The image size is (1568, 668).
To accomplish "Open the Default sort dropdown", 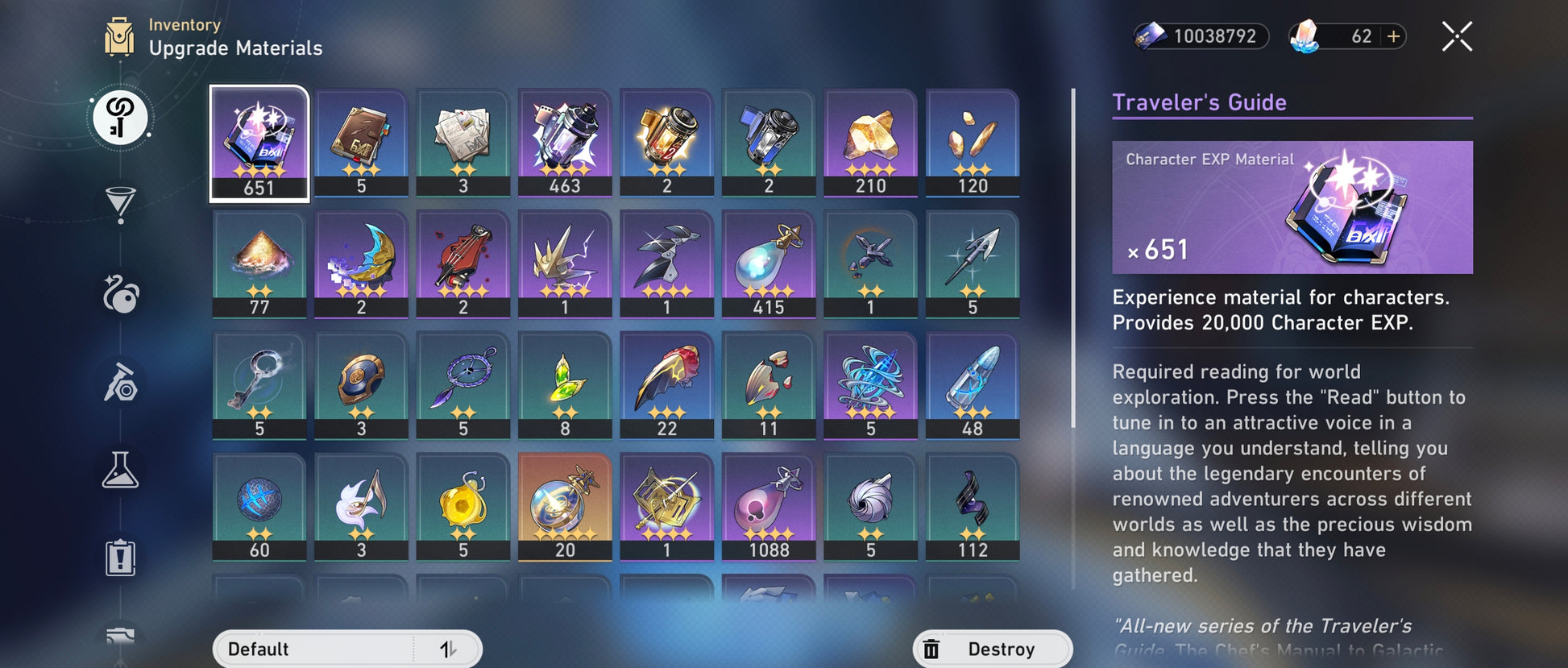I will pos(314,649).
